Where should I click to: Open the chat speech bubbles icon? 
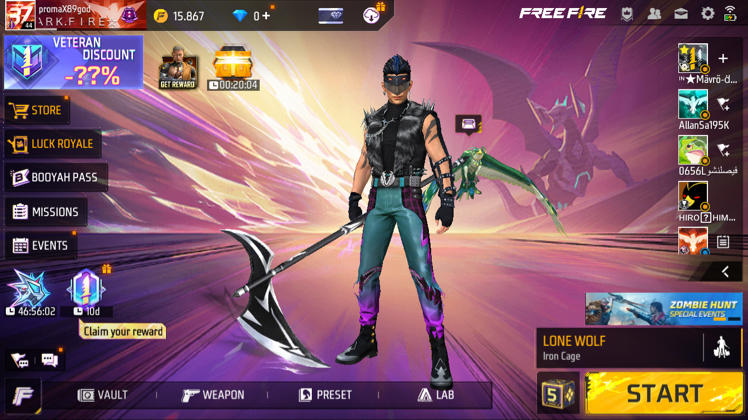49,360
